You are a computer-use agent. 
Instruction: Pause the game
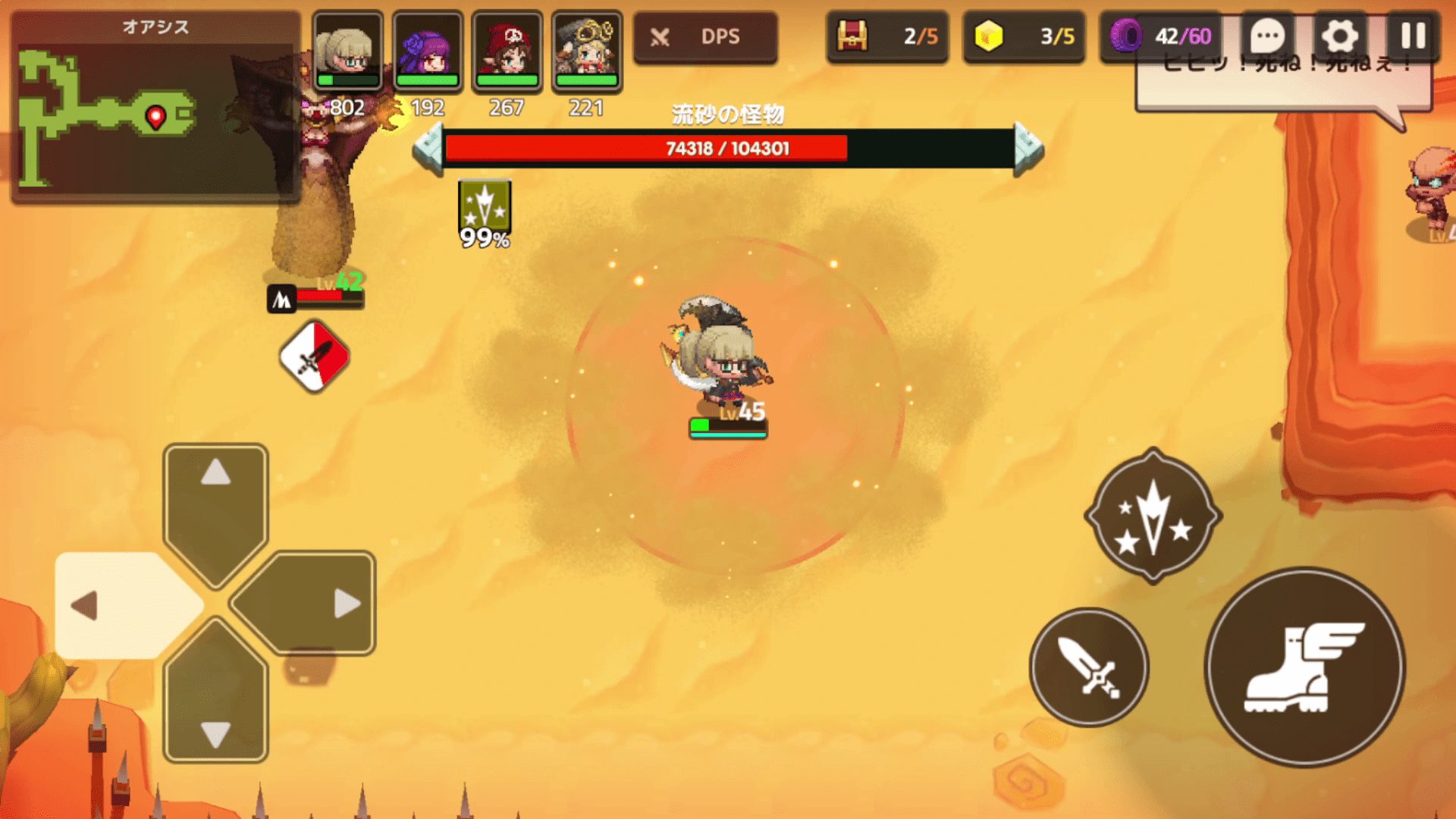[x=1412, y=36]
